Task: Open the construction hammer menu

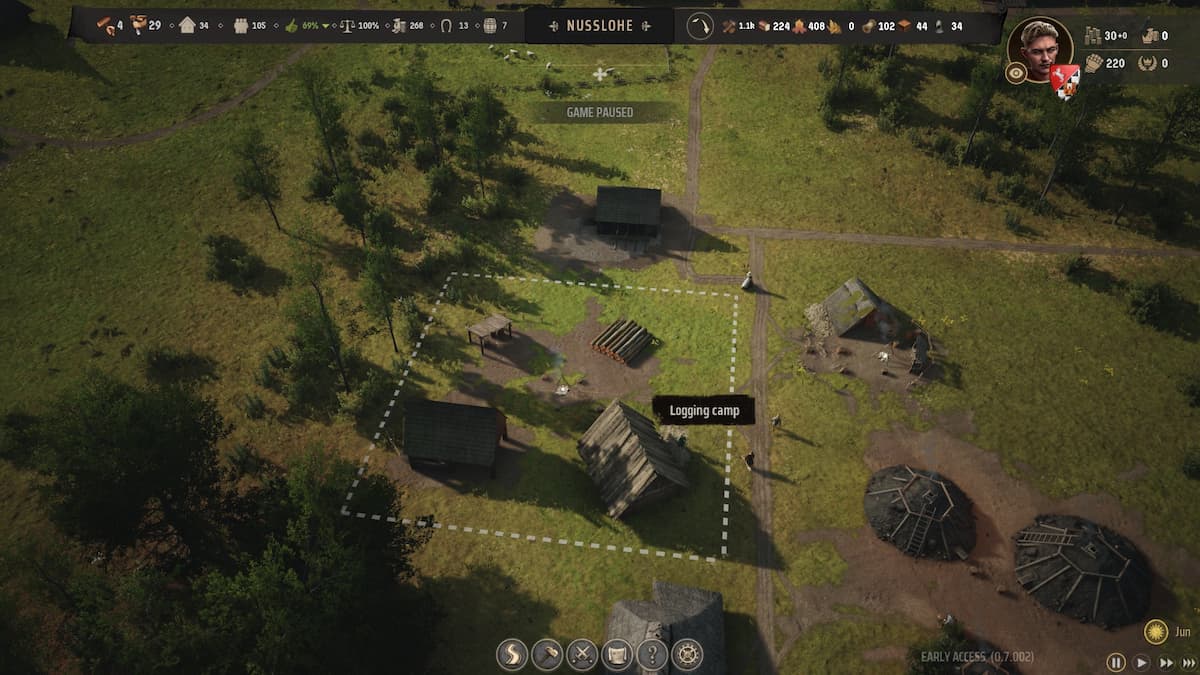Action: point(547,655)
